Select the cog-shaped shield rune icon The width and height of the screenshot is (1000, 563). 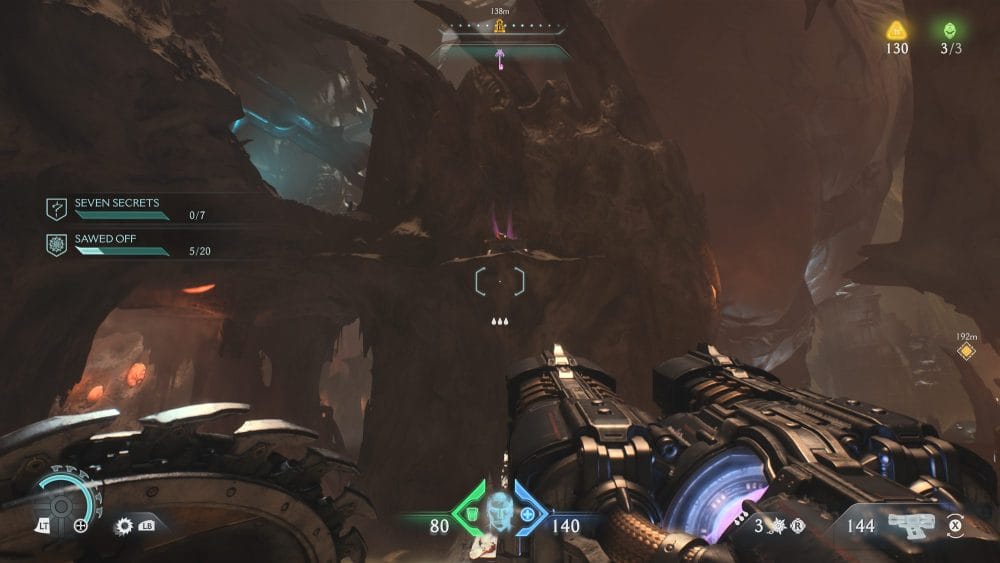pos(125,524)
